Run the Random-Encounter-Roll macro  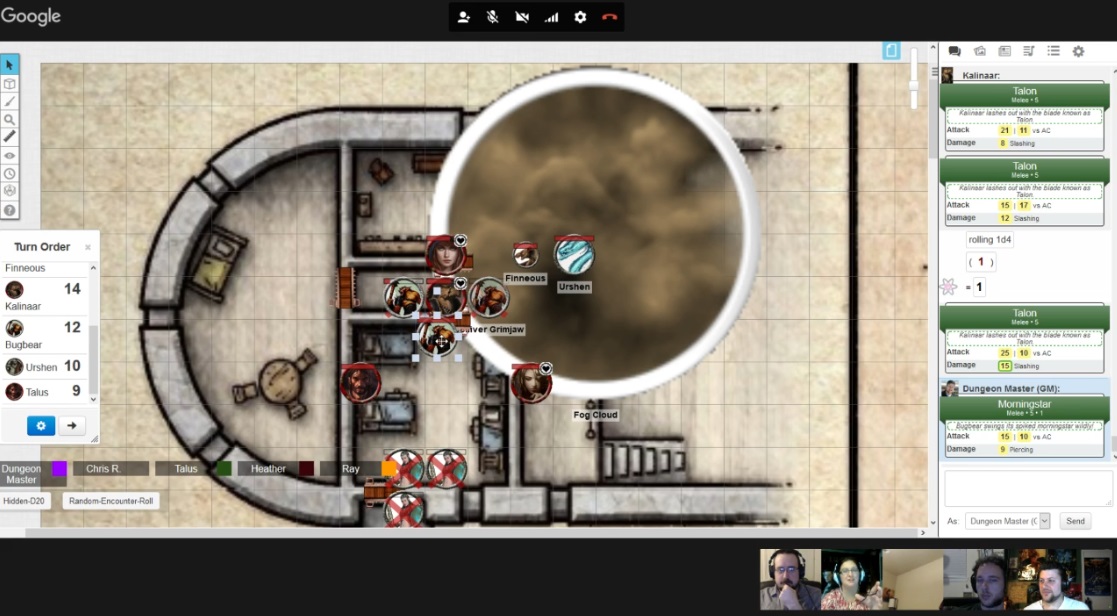[111, 500]
